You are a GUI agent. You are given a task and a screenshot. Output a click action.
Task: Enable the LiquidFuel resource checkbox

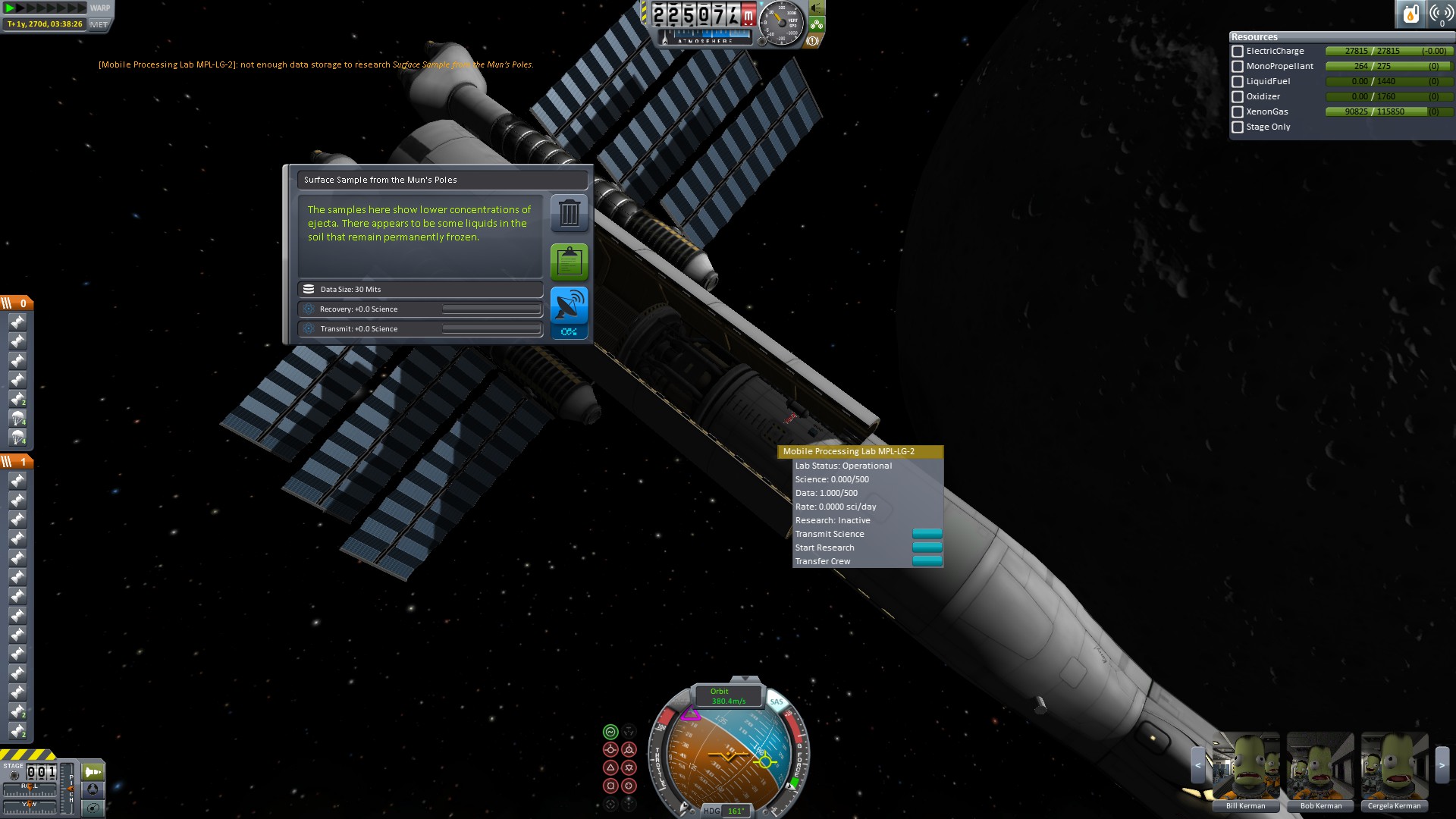tap(1238, 82)
